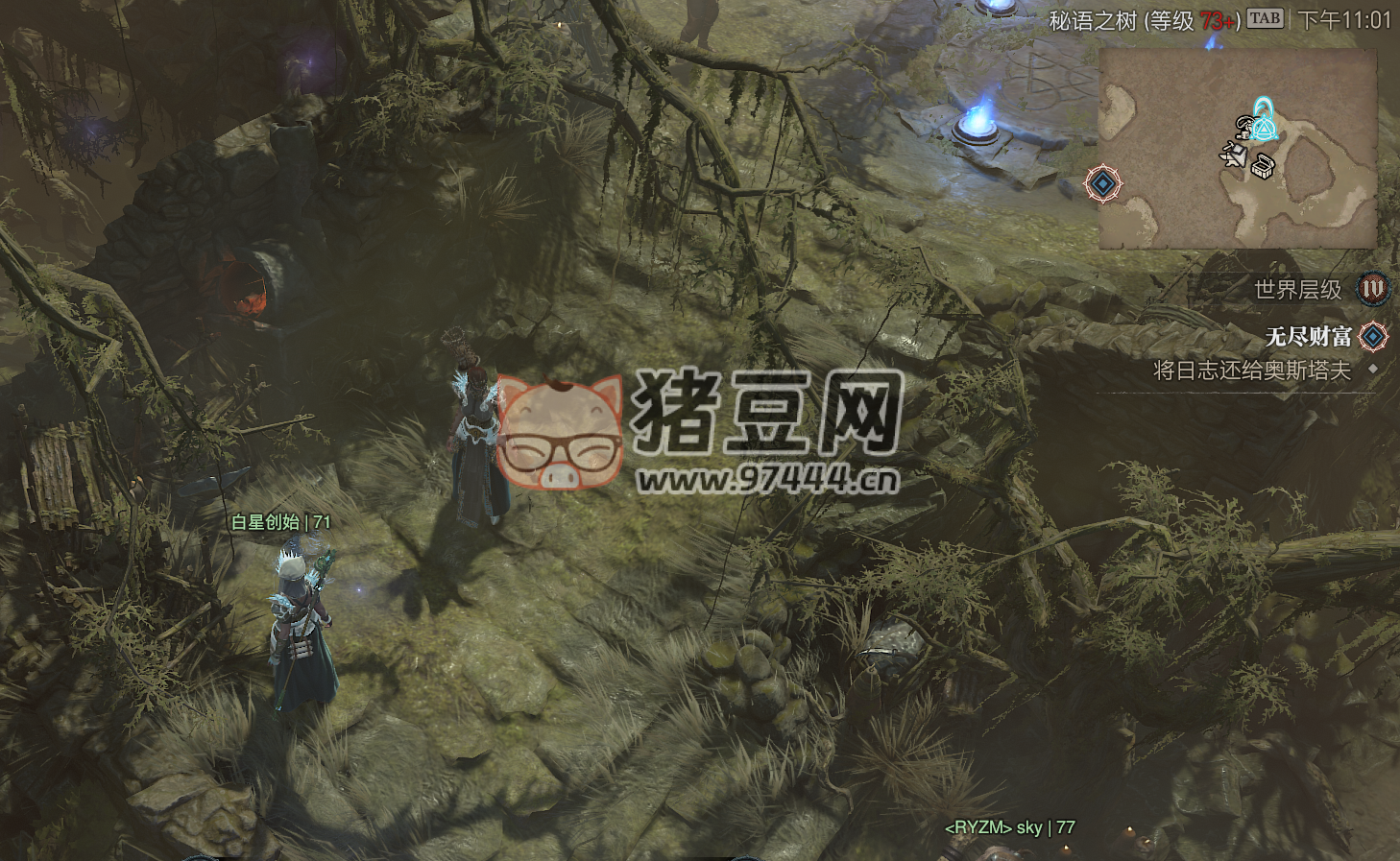Click the quest marker on minimap's left edge
This screenshot has height=861, width=1400.
[x=1103, y=183]
